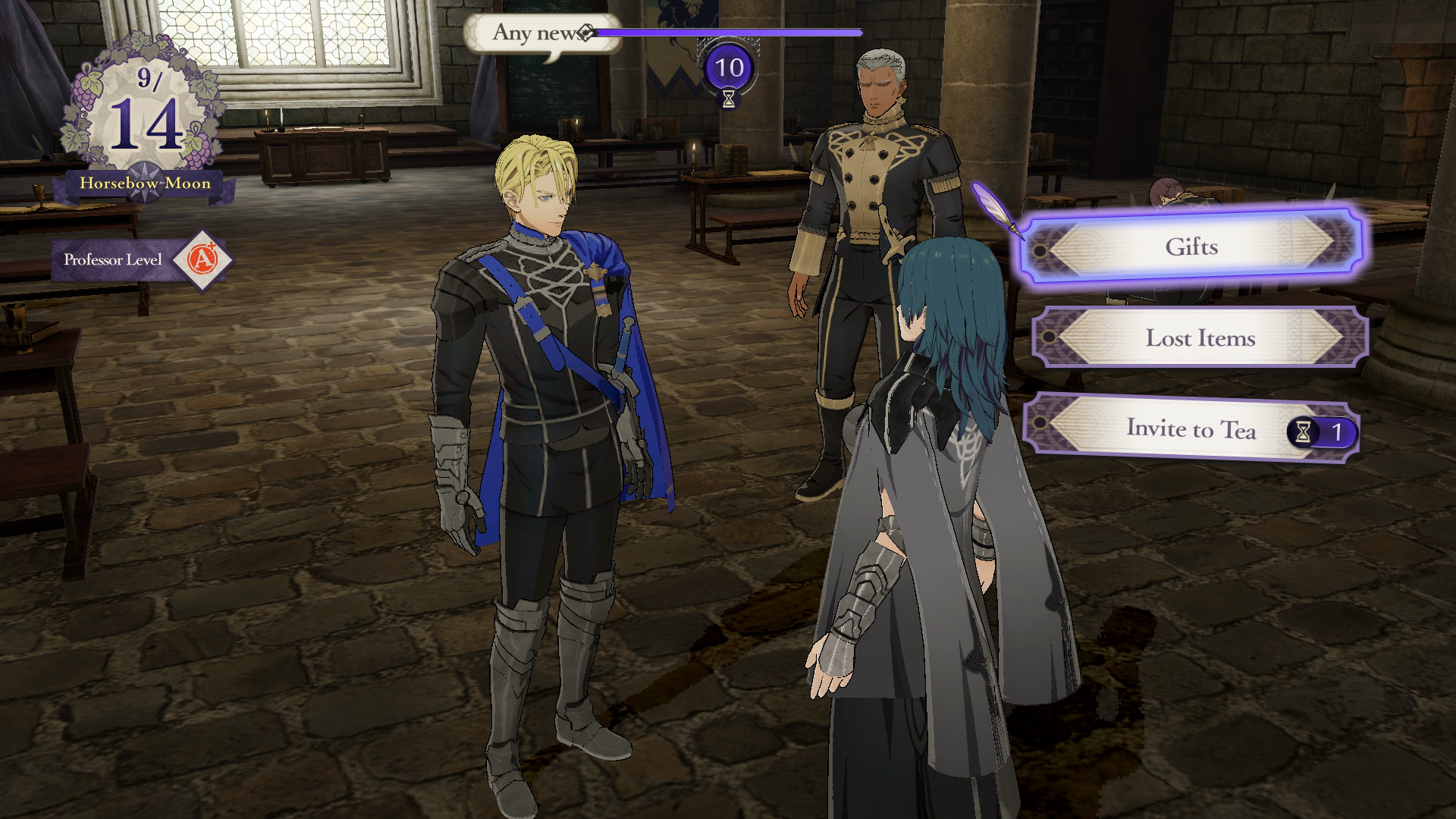Viewport: 1456px width, 819px height.
Task: Click the hourglass icon under the activity points
Action: 728,99
